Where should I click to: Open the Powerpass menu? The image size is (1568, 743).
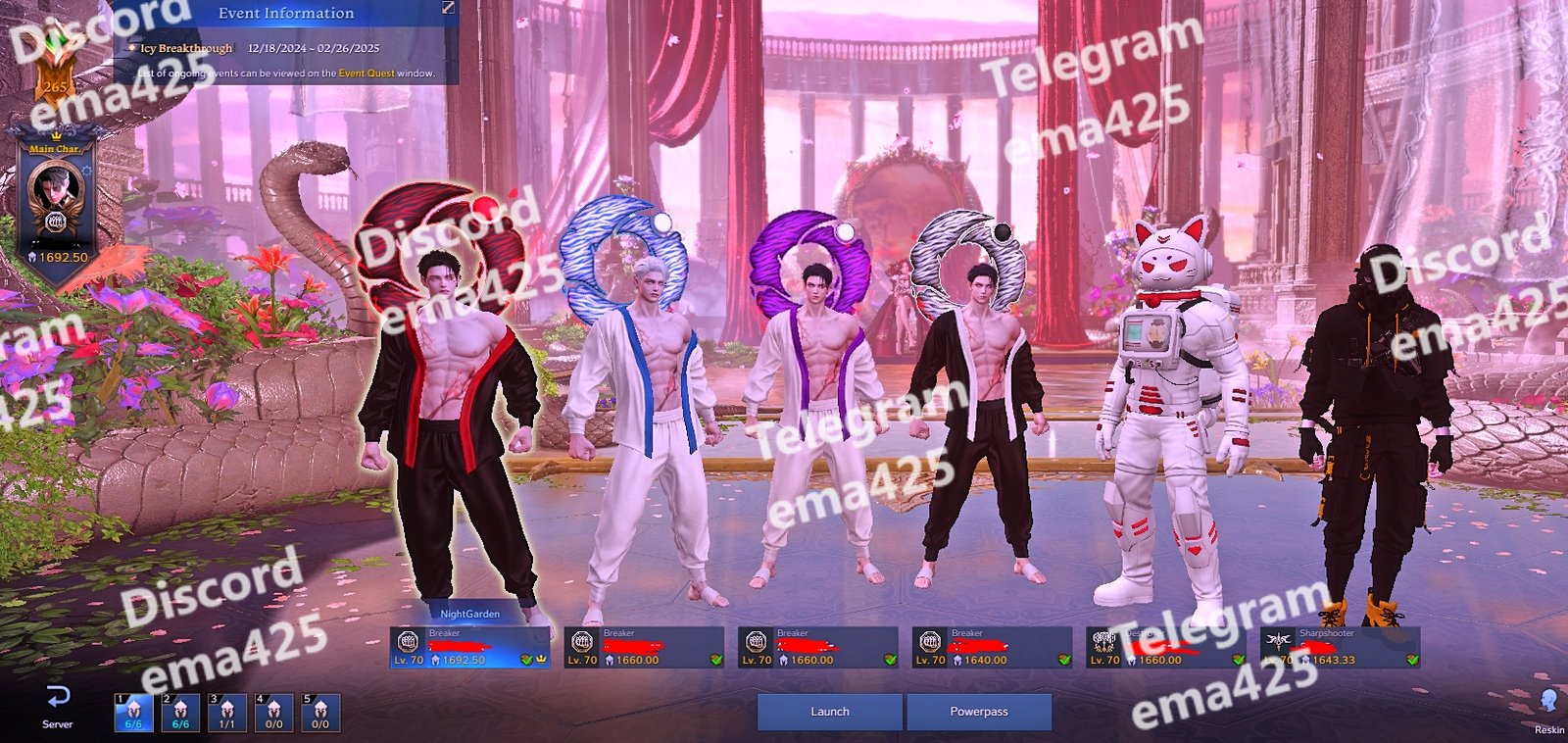click(978, 712)
